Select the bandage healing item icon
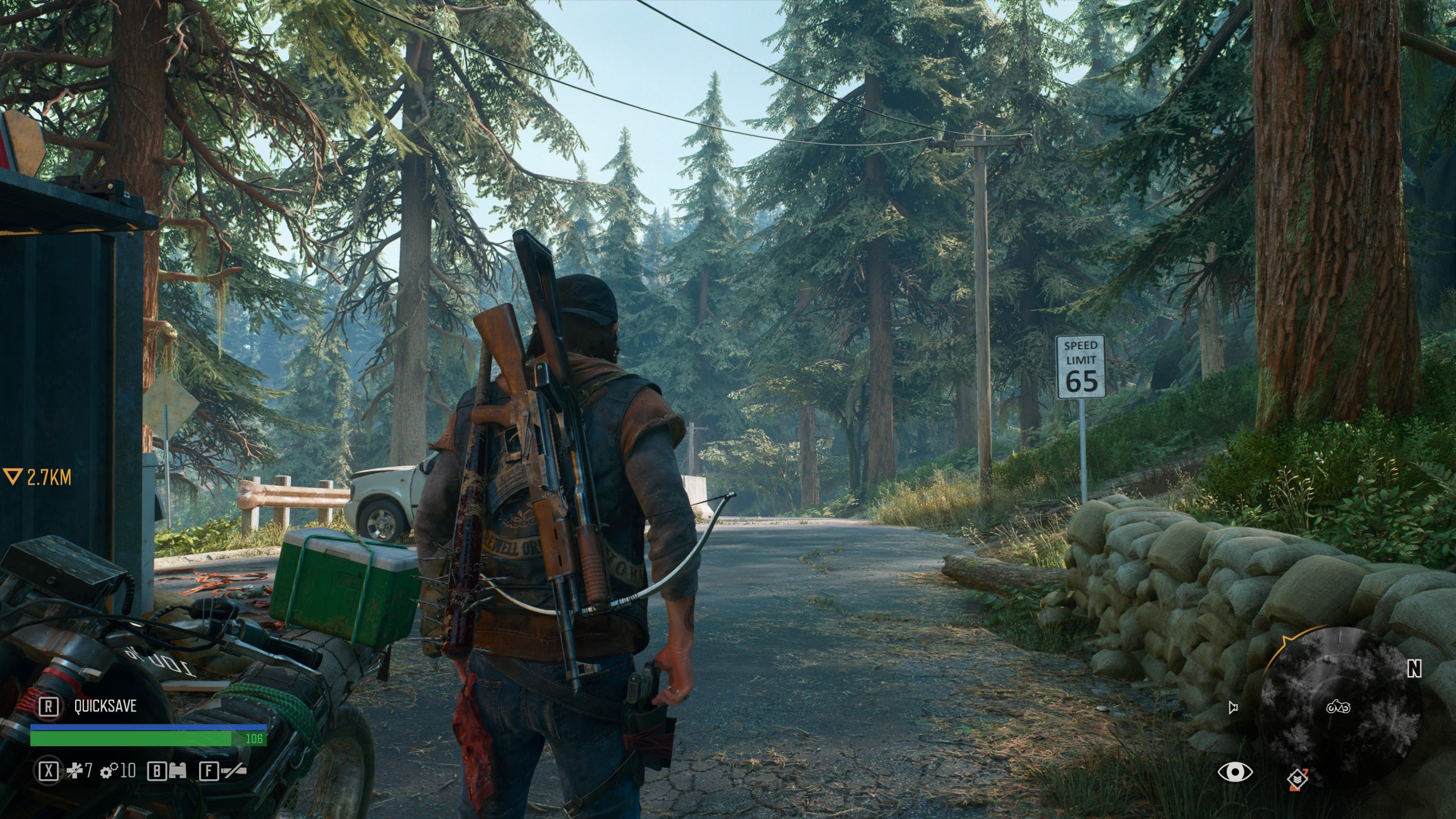This screenshot has width=1456, height=819. pyautogui.click(x=75, y=771)
